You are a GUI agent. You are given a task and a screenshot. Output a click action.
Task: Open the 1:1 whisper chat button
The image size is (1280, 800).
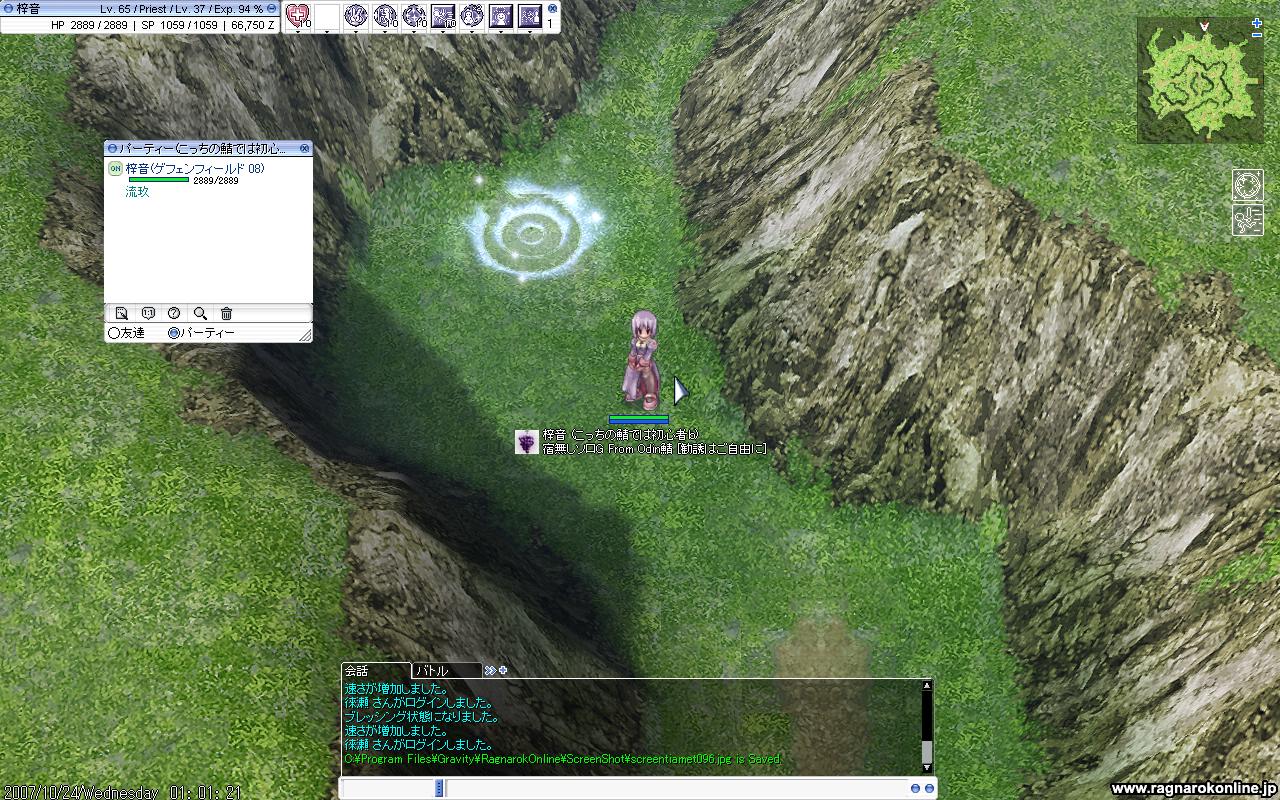click(148, 313)
